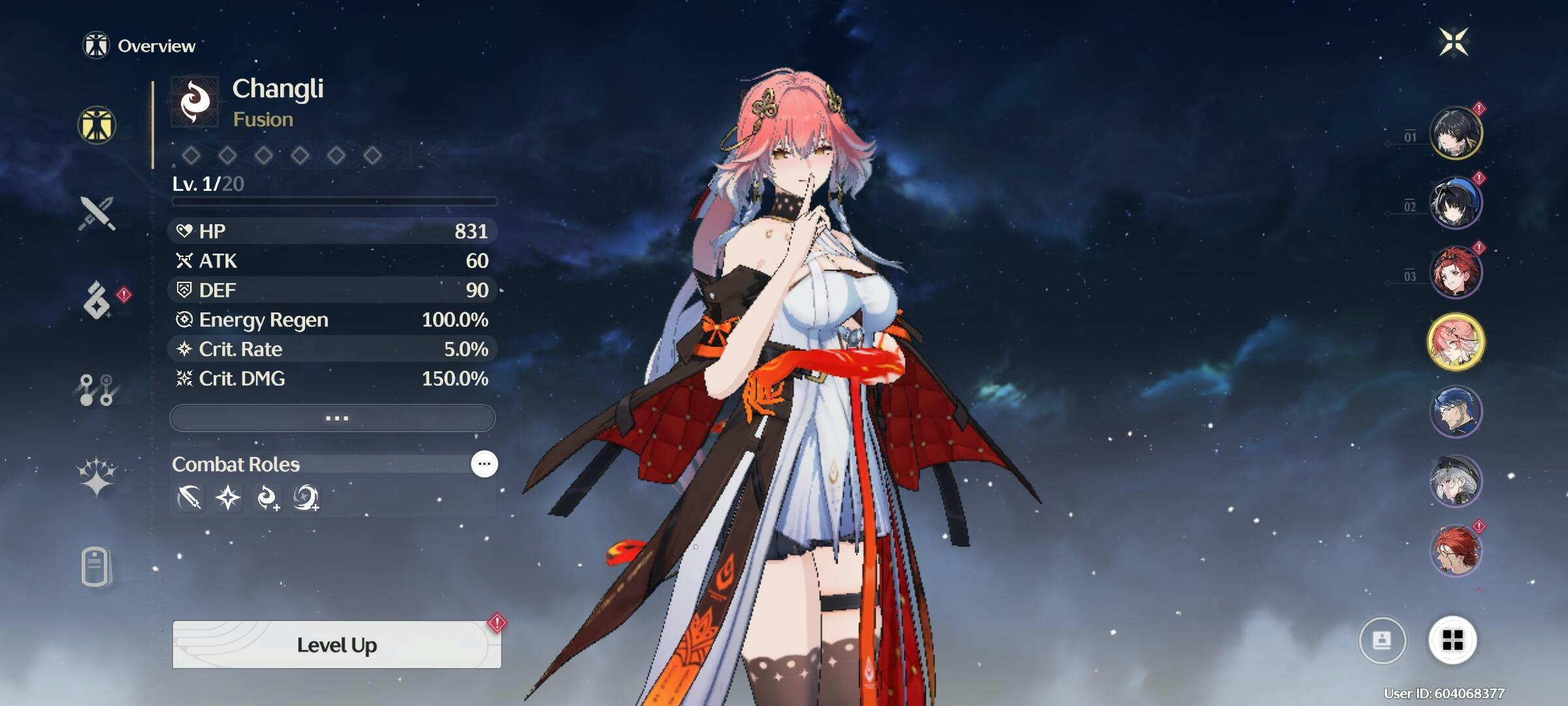The image size is (1568, 706).
Task: Select the black-haired character in slot 01
Action: pos(1456,133)
